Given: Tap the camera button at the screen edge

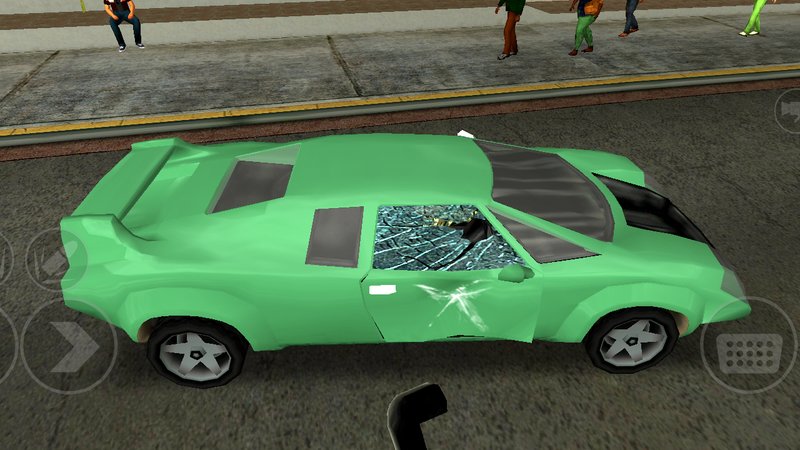Looking at the screenshot, I should (x=789, y=108).
